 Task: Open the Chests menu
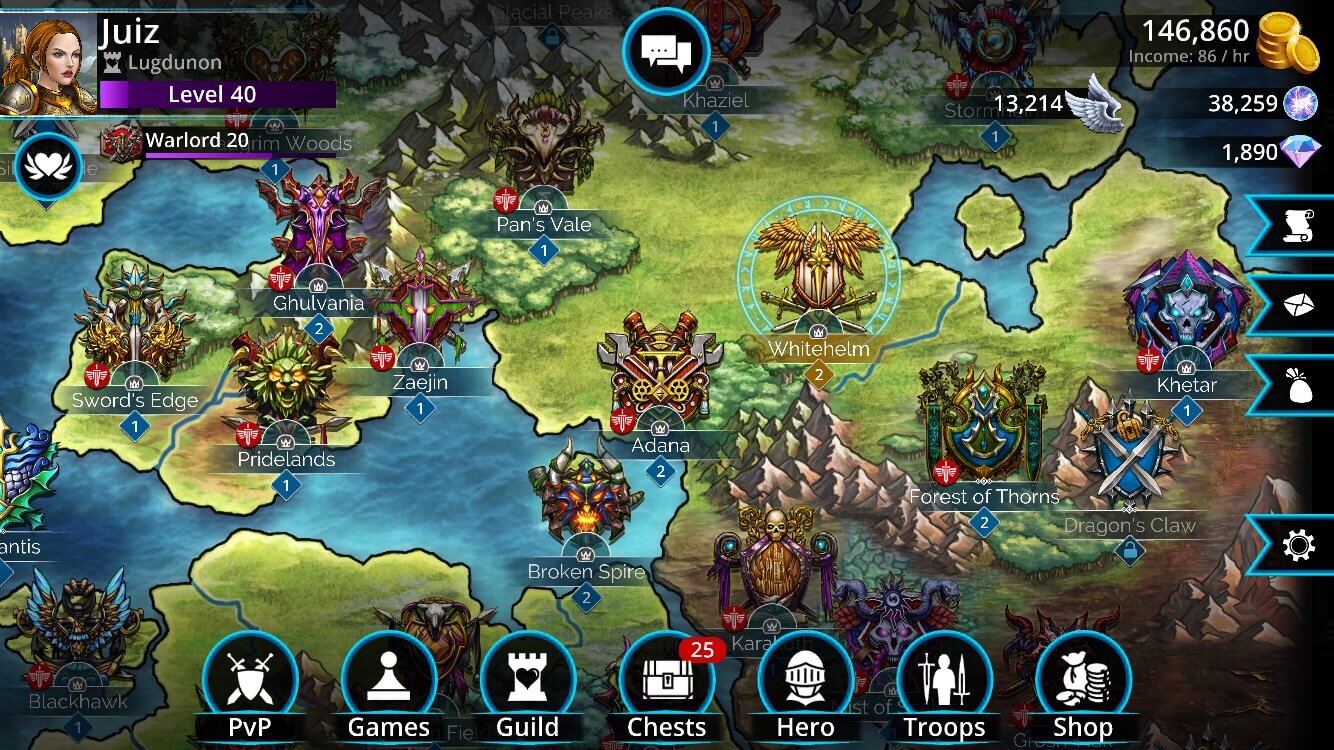[x=667, y=680]
